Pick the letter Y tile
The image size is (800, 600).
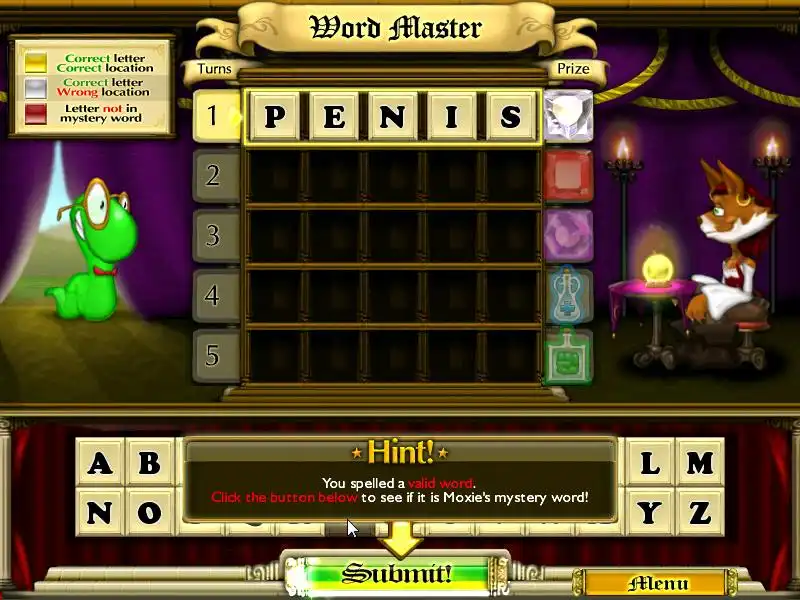[650, 514]
